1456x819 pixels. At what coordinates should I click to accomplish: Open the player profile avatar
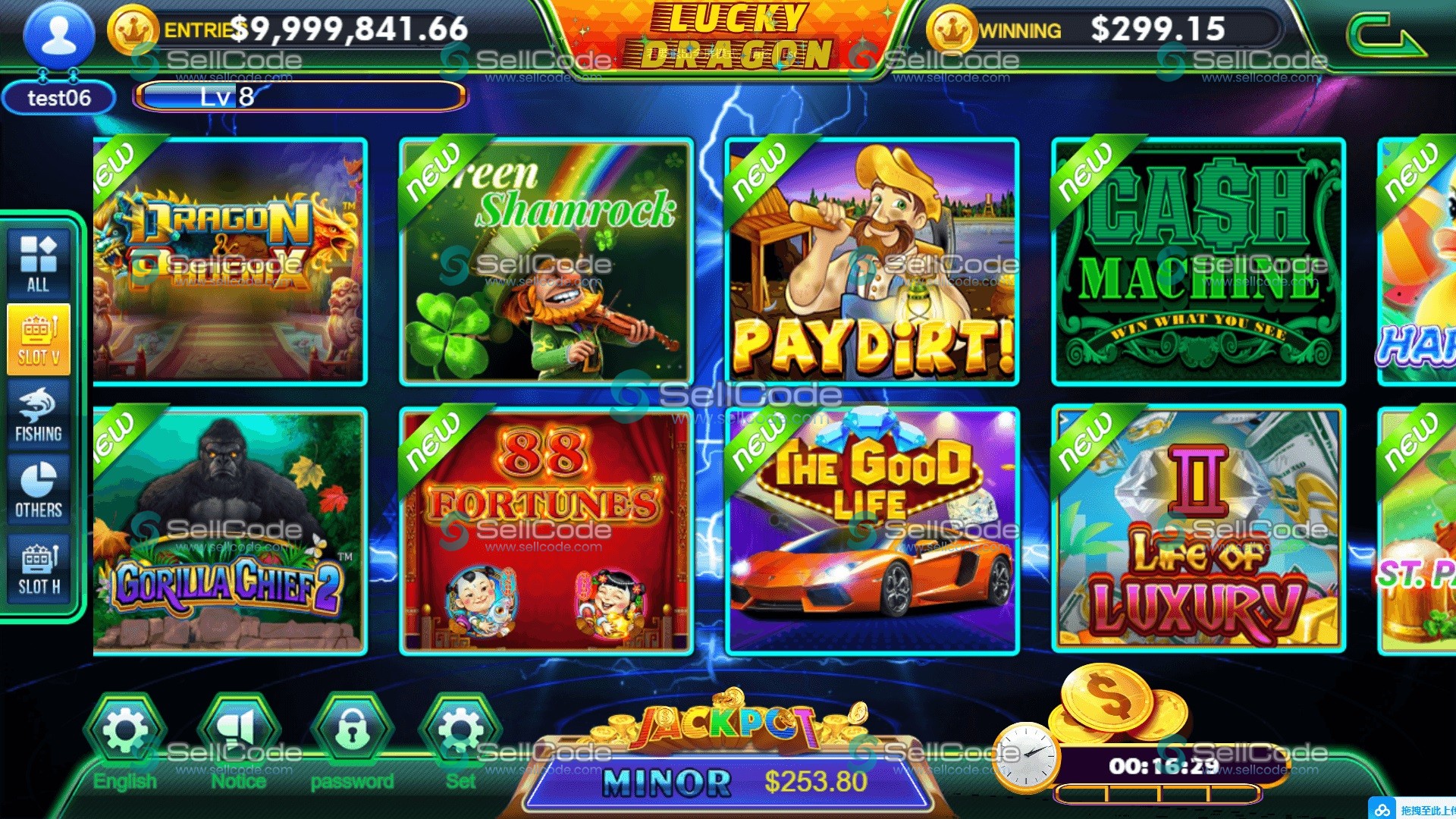click(59, 36)
